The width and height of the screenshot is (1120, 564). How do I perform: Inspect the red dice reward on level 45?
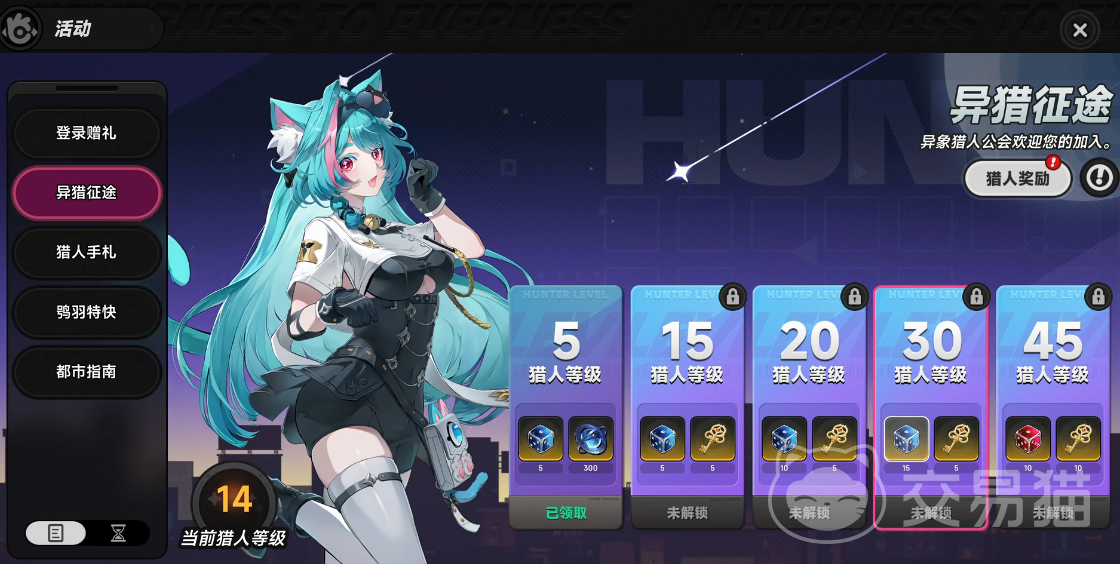[1027, 439]
